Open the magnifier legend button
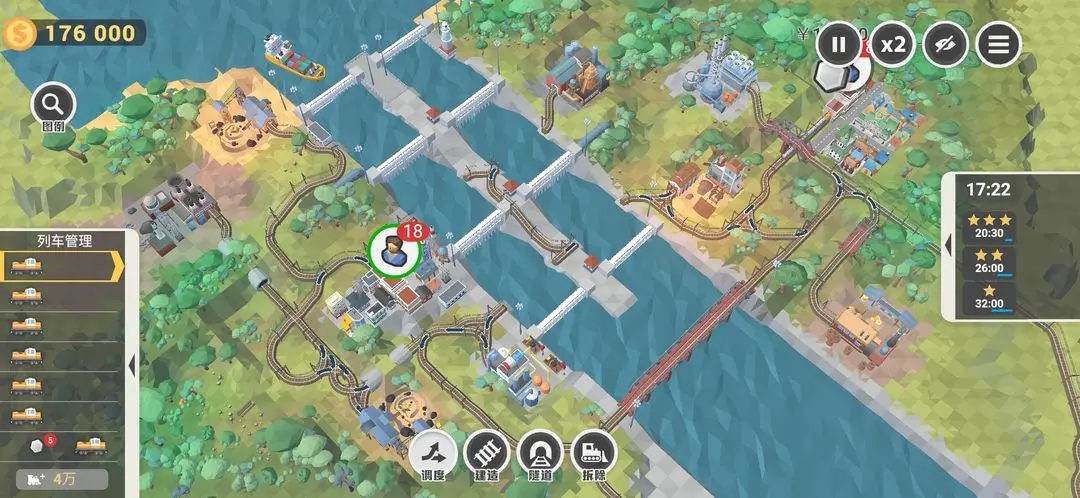This screenshot has height=498, width=1080. point(53,105)
